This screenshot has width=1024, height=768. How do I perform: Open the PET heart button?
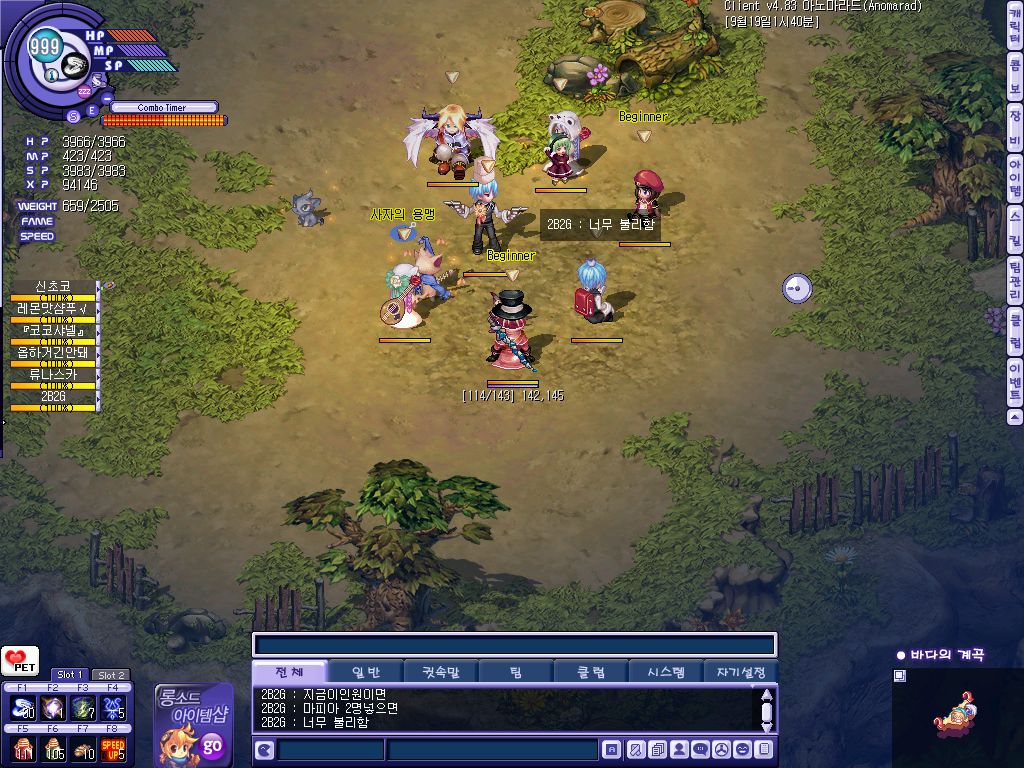[x=18, y=662]
